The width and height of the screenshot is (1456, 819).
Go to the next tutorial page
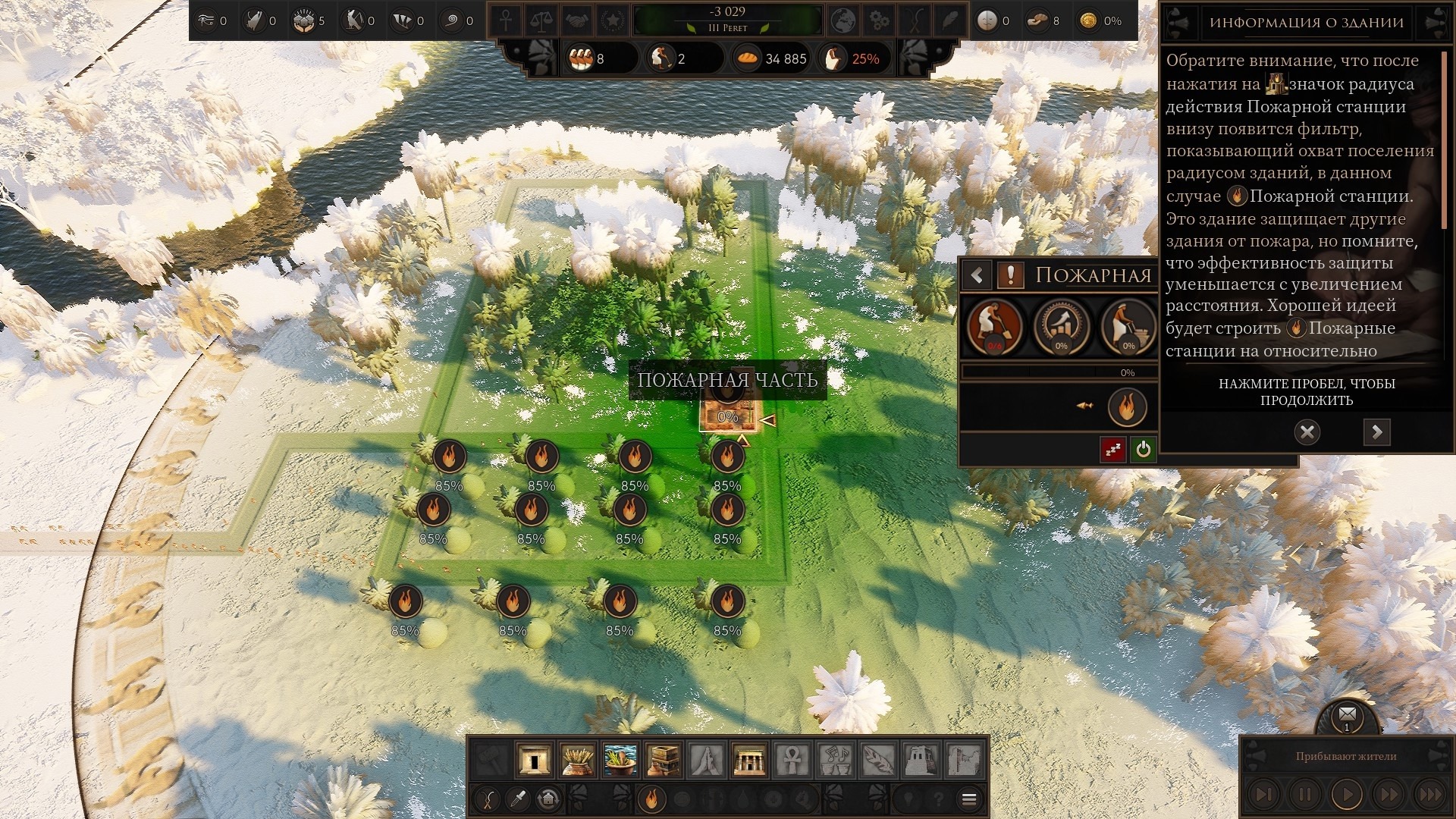tap(1376, 432)
